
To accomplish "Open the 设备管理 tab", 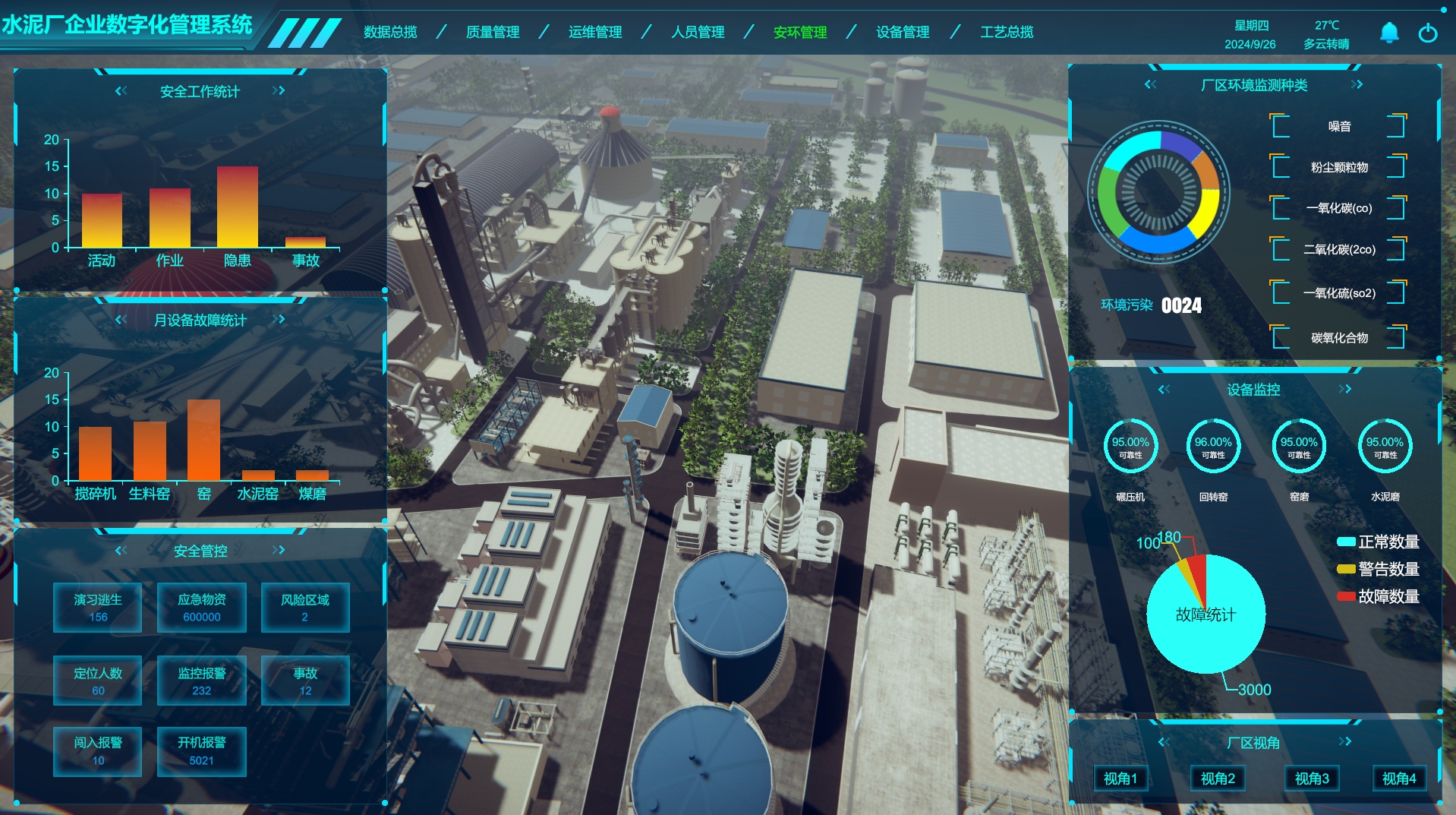I will pyautogui.click(x=903, y=32).
